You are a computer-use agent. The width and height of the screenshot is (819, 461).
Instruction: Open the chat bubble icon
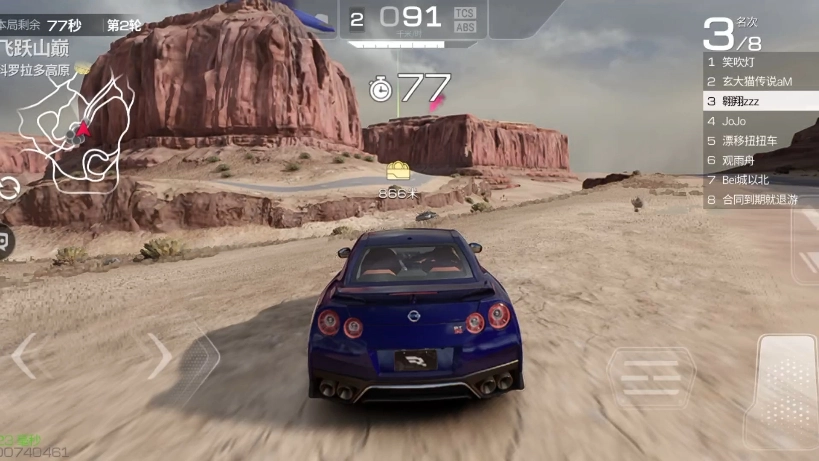tap(5, 241)
